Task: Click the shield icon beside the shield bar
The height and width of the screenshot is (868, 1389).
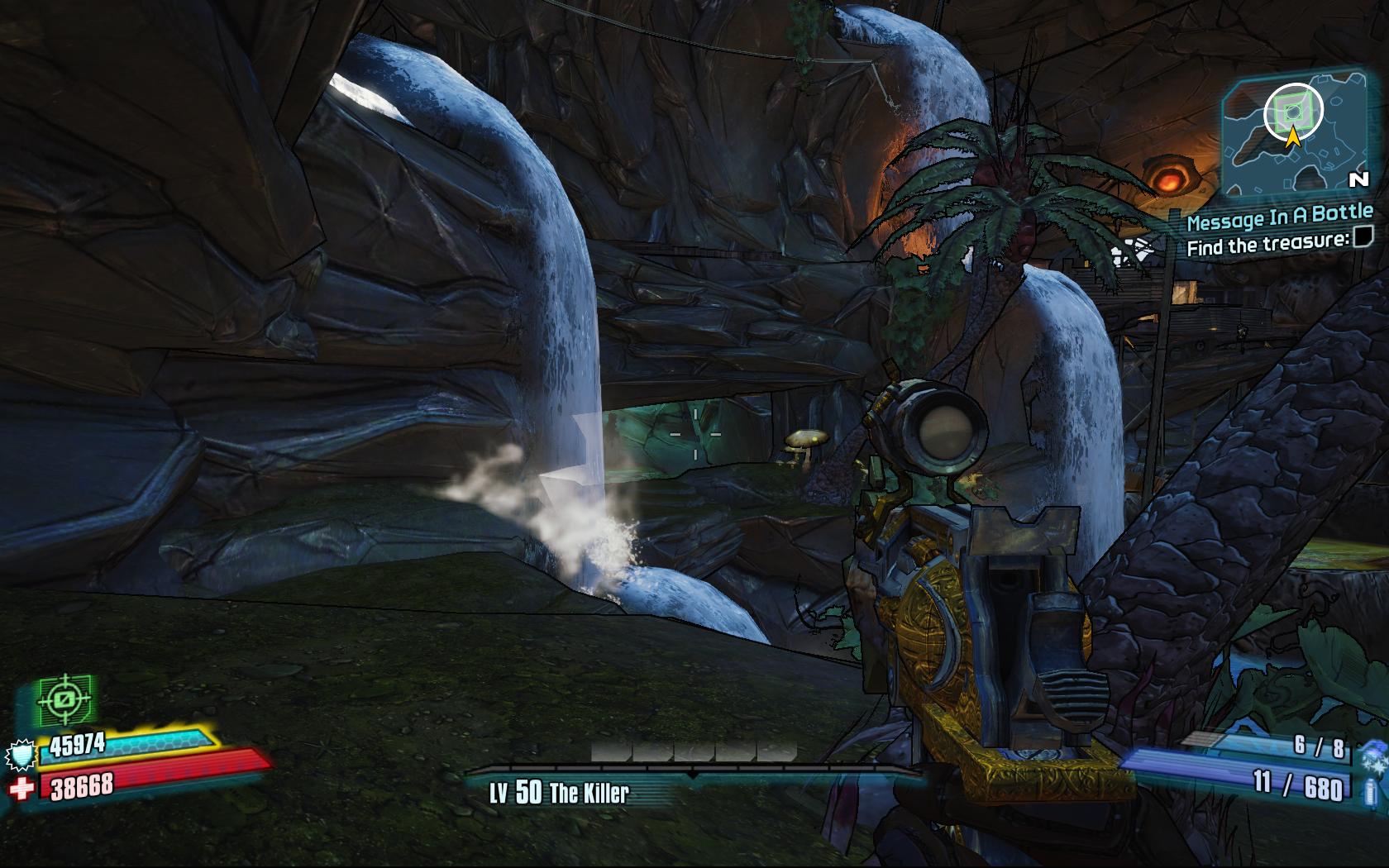Action: tap(19, 755)
